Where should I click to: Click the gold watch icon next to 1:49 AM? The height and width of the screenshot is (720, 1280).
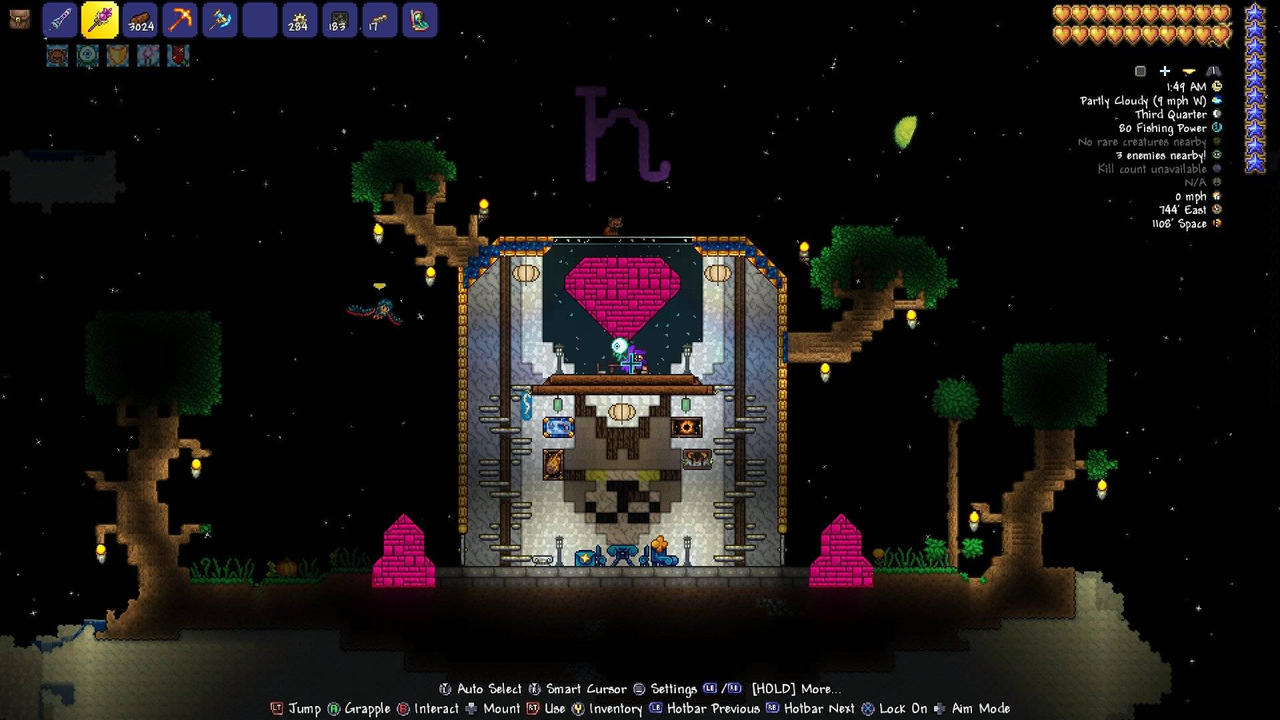1216,86
